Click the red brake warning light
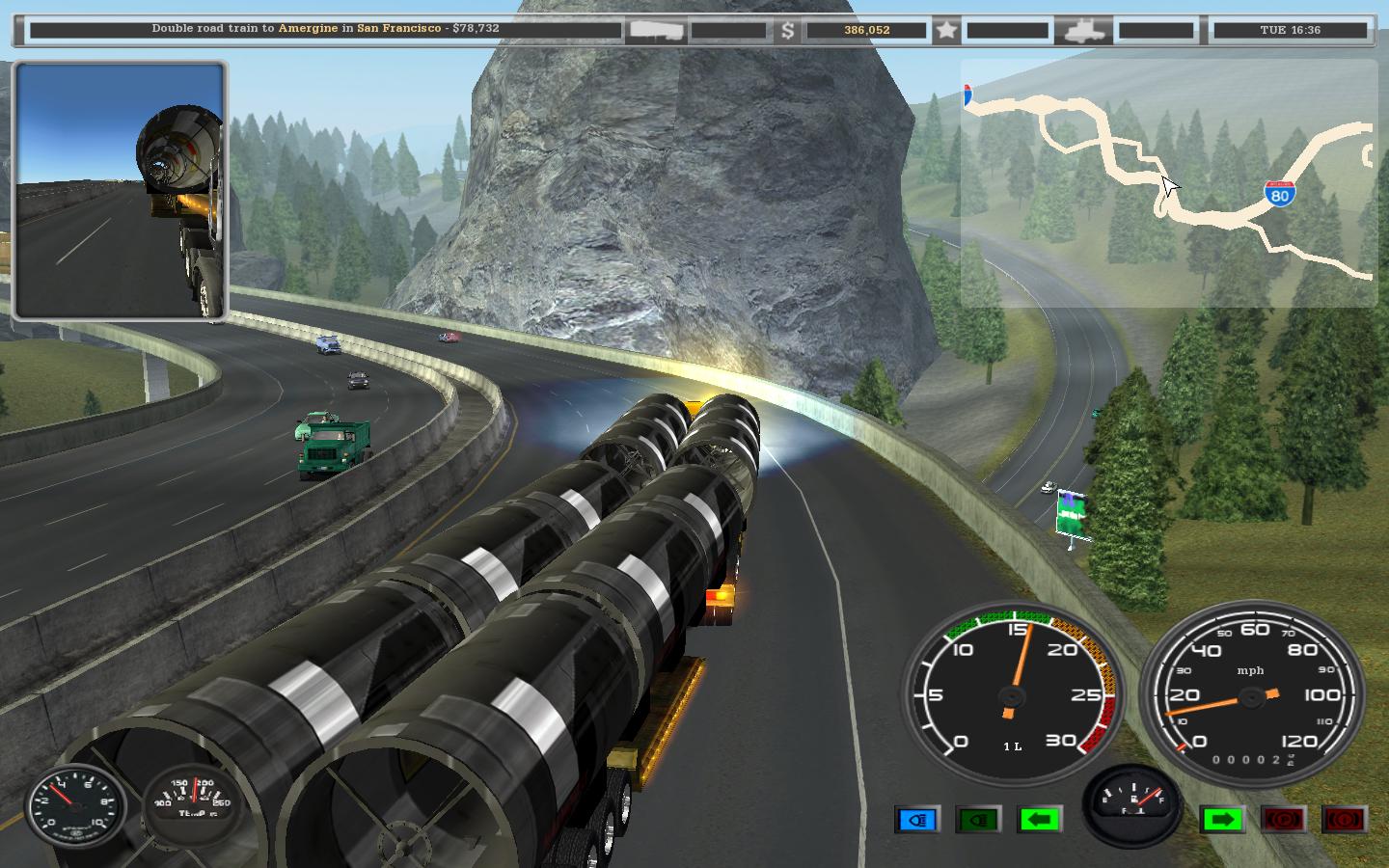The image size is (1389, 868). click(x=1345, y=820)
